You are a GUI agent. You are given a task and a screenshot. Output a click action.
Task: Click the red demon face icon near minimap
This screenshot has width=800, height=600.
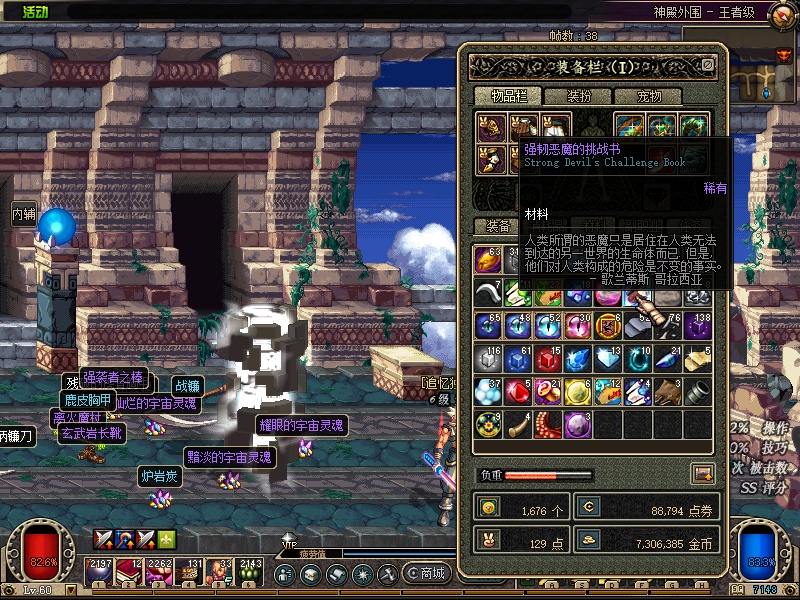[783, 56]
